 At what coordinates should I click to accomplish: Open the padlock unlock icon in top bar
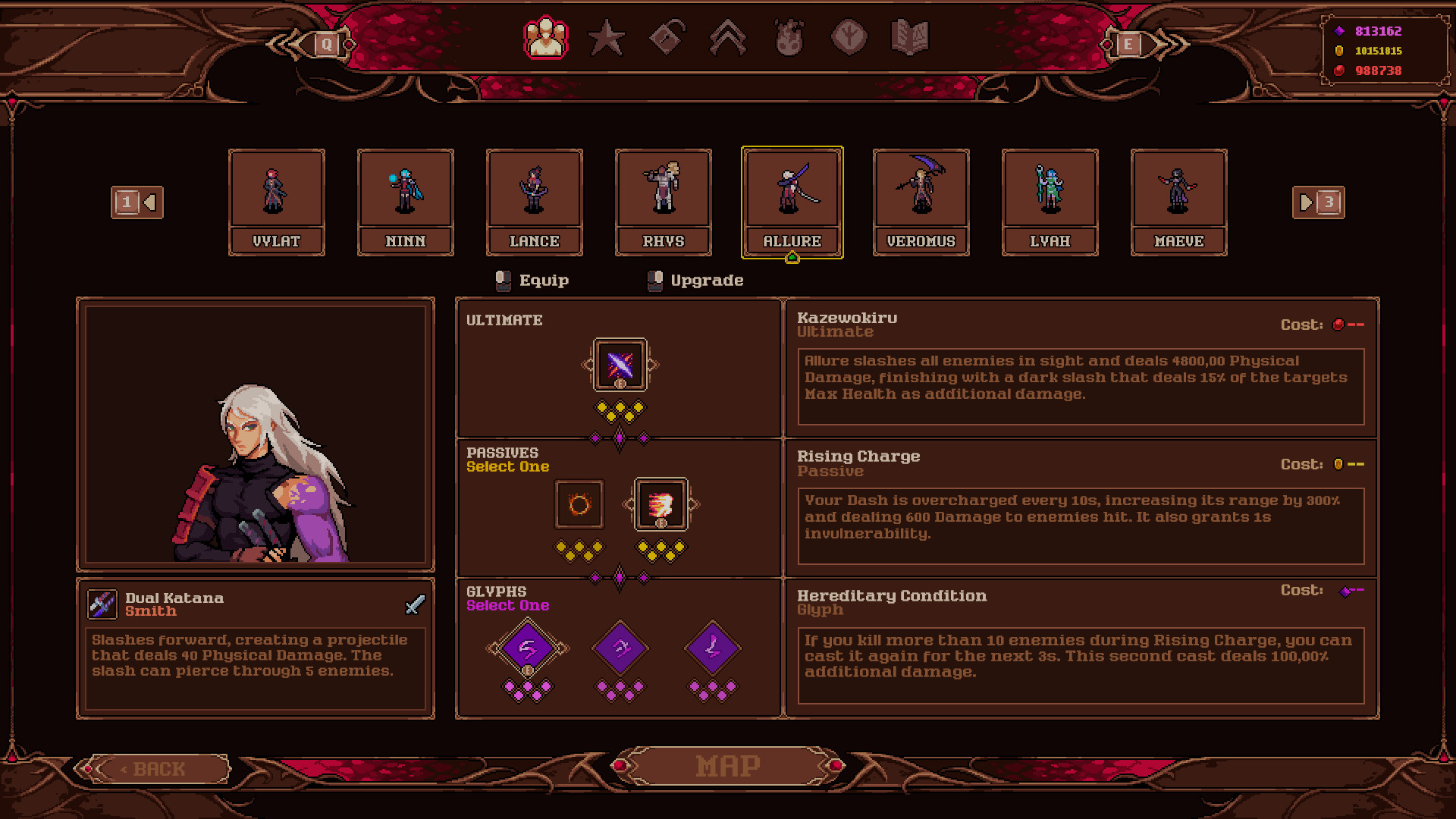666,36
